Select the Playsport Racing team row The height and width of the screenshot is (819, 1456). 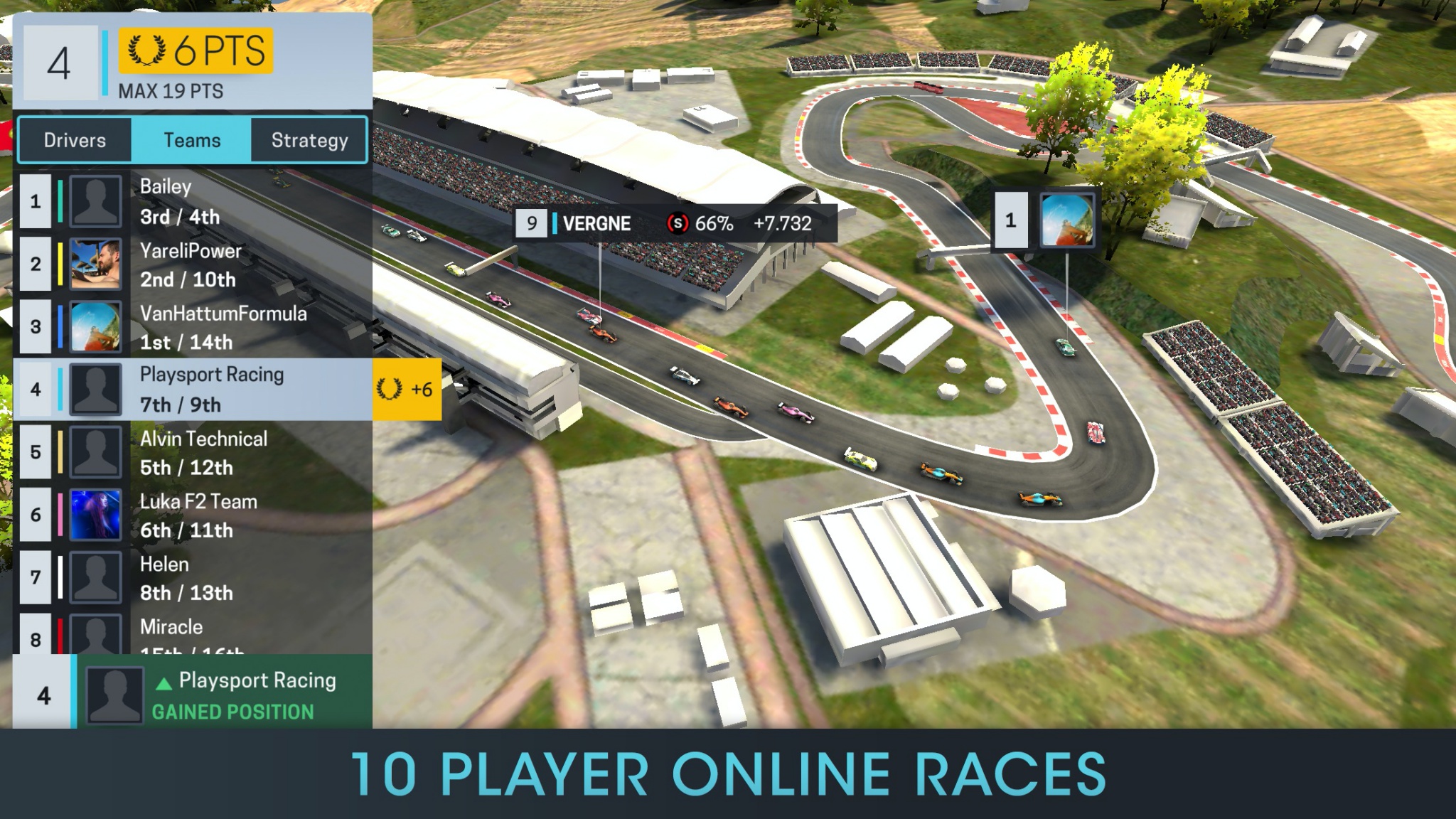213,388
